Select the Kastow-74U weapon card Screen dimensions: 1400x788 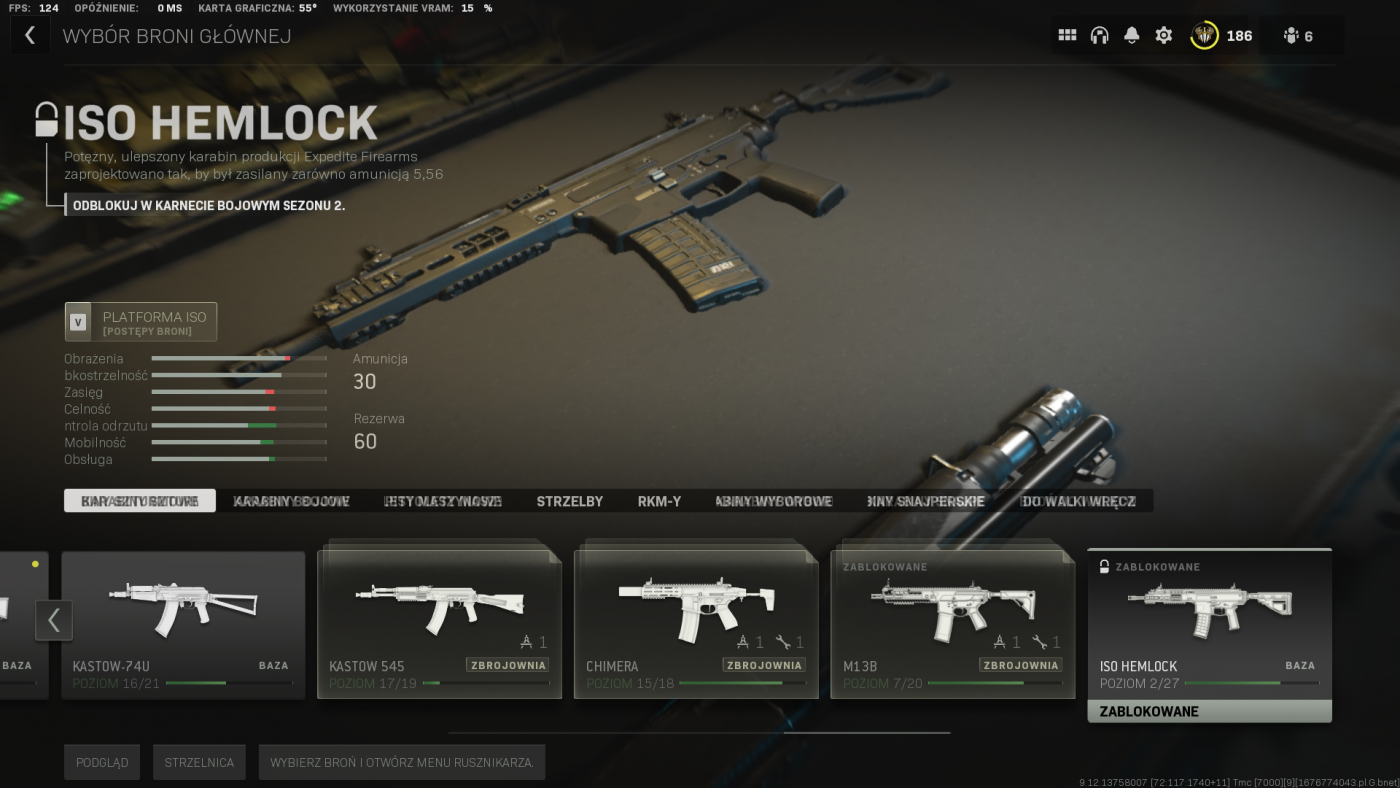[183, 624]
